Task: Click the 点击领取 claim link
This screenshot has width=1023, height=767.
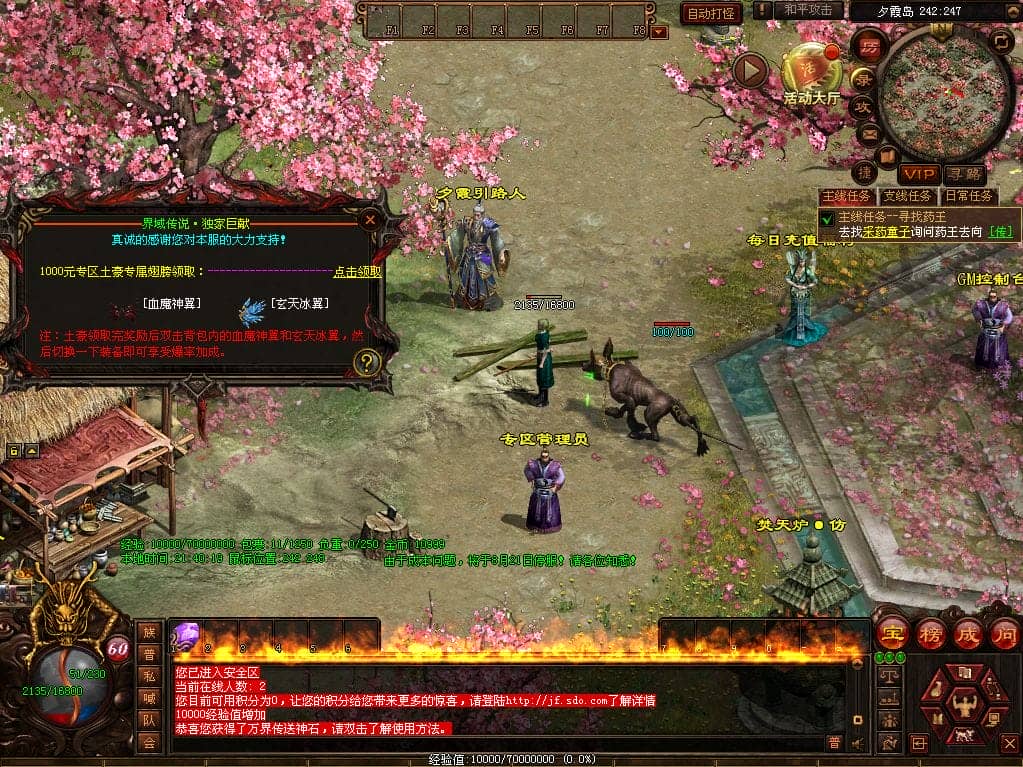Action: point(357,271)
